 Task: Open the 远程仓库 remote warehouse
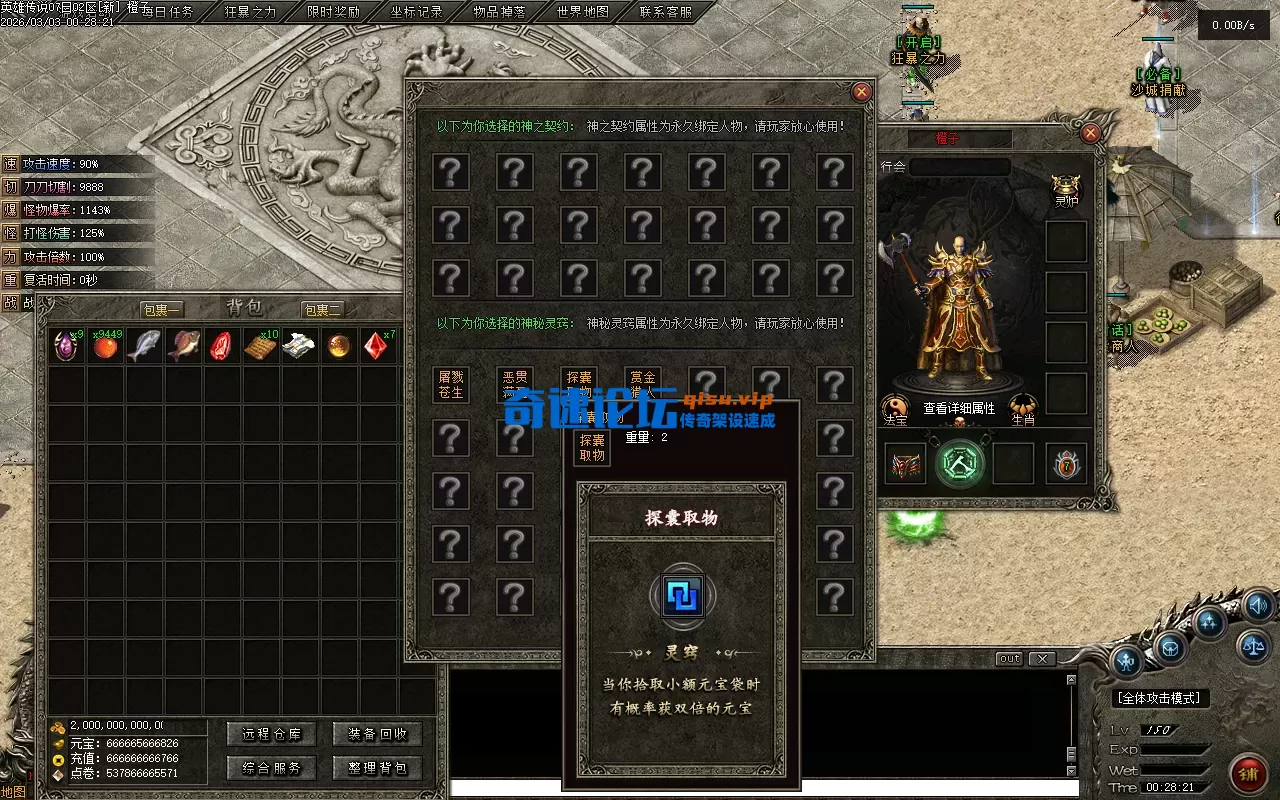click(x=271, y=734)
